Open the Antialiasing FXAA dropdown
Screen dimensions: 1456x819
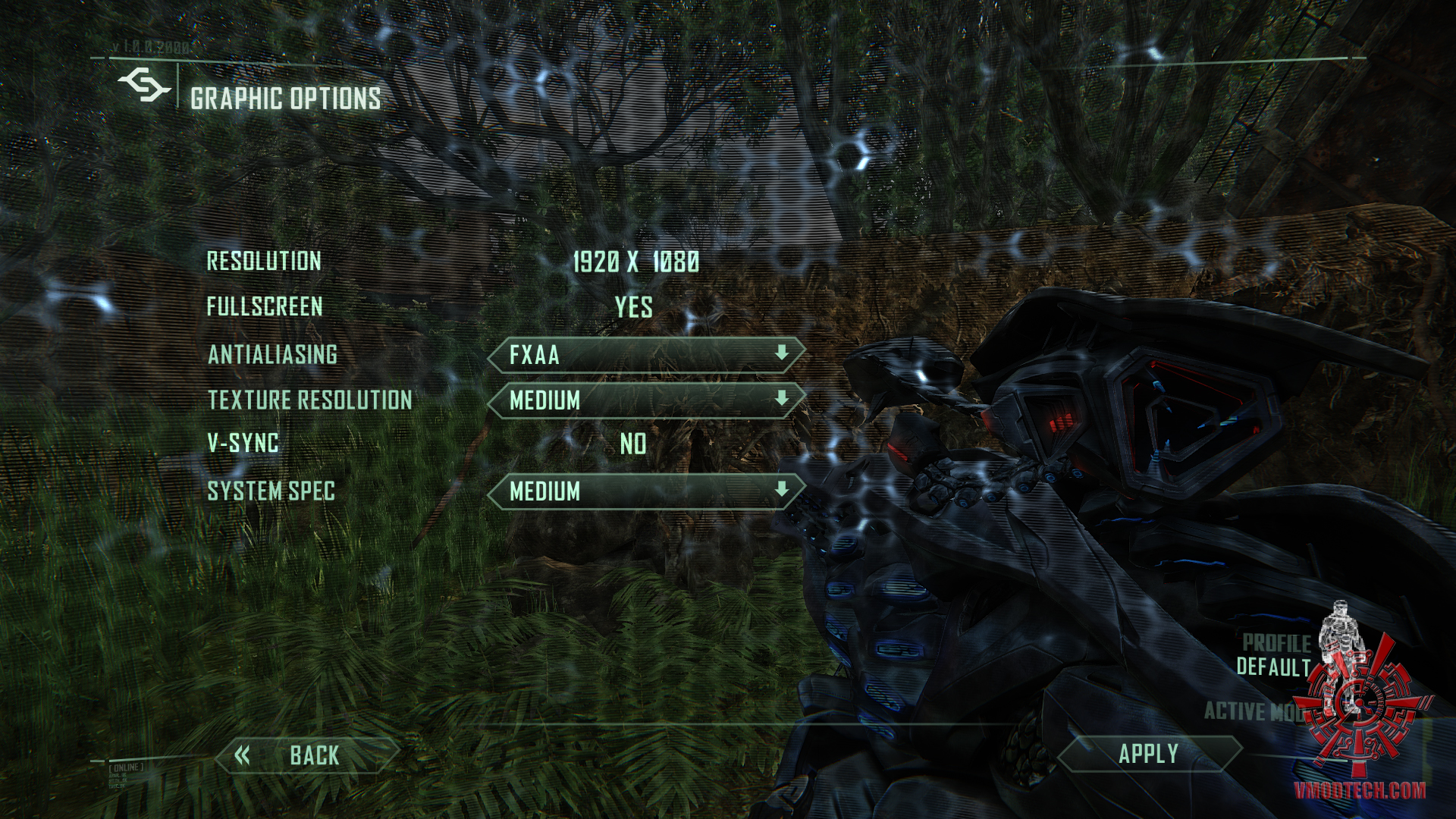pos(646,355)
